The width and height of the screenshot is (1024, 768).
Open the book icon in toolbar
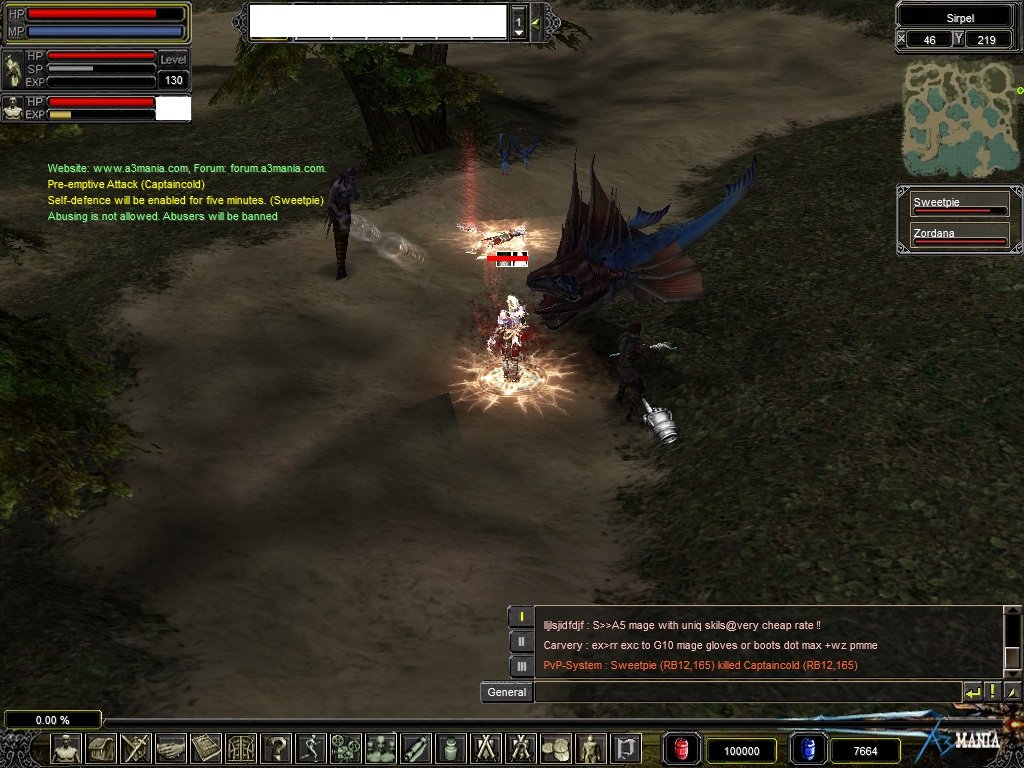tap(206, 748)
